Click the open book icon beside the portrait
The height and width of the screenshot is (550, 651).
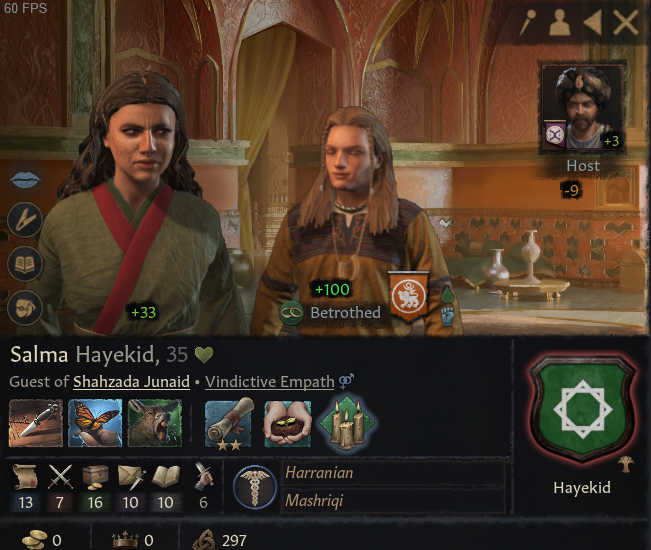(25, 263)
